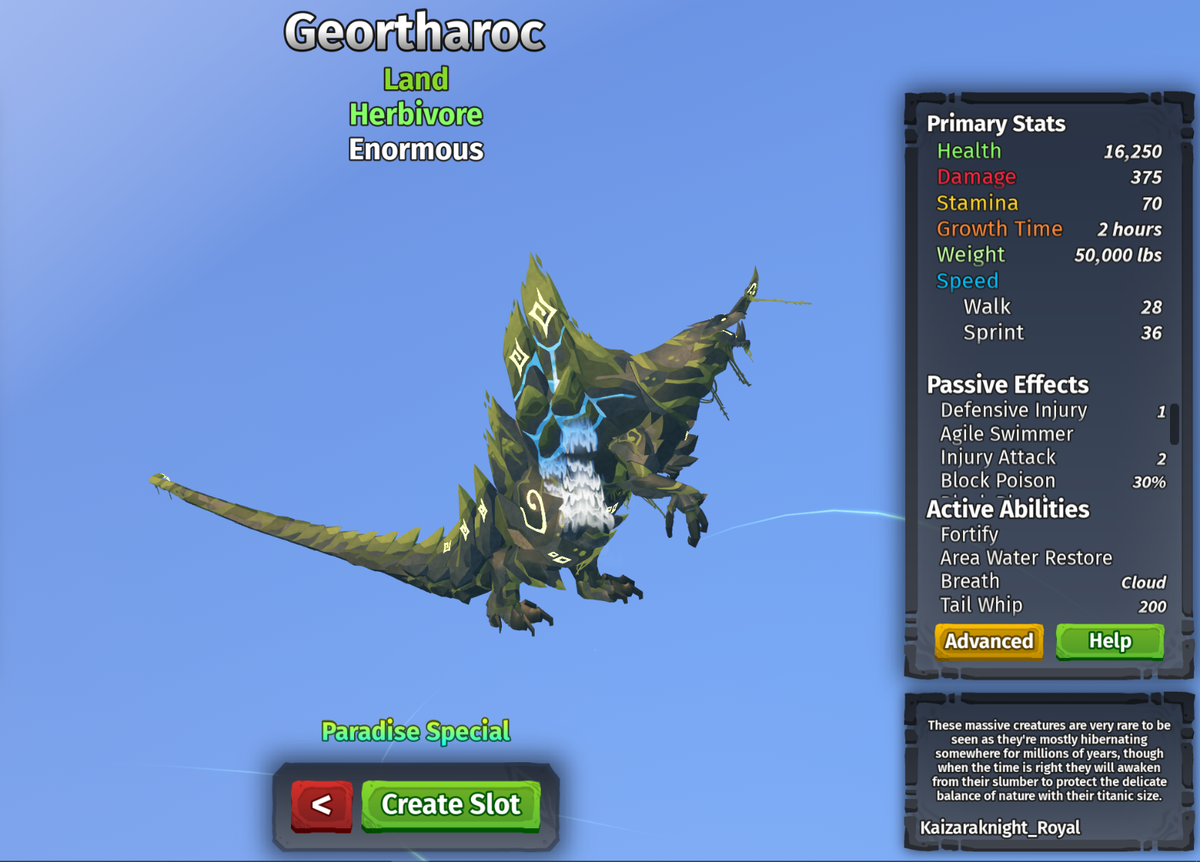The height and width of the screenshot is (862, 1200).
Task: Click the green Create Slot button
Action: pos(450,805)
